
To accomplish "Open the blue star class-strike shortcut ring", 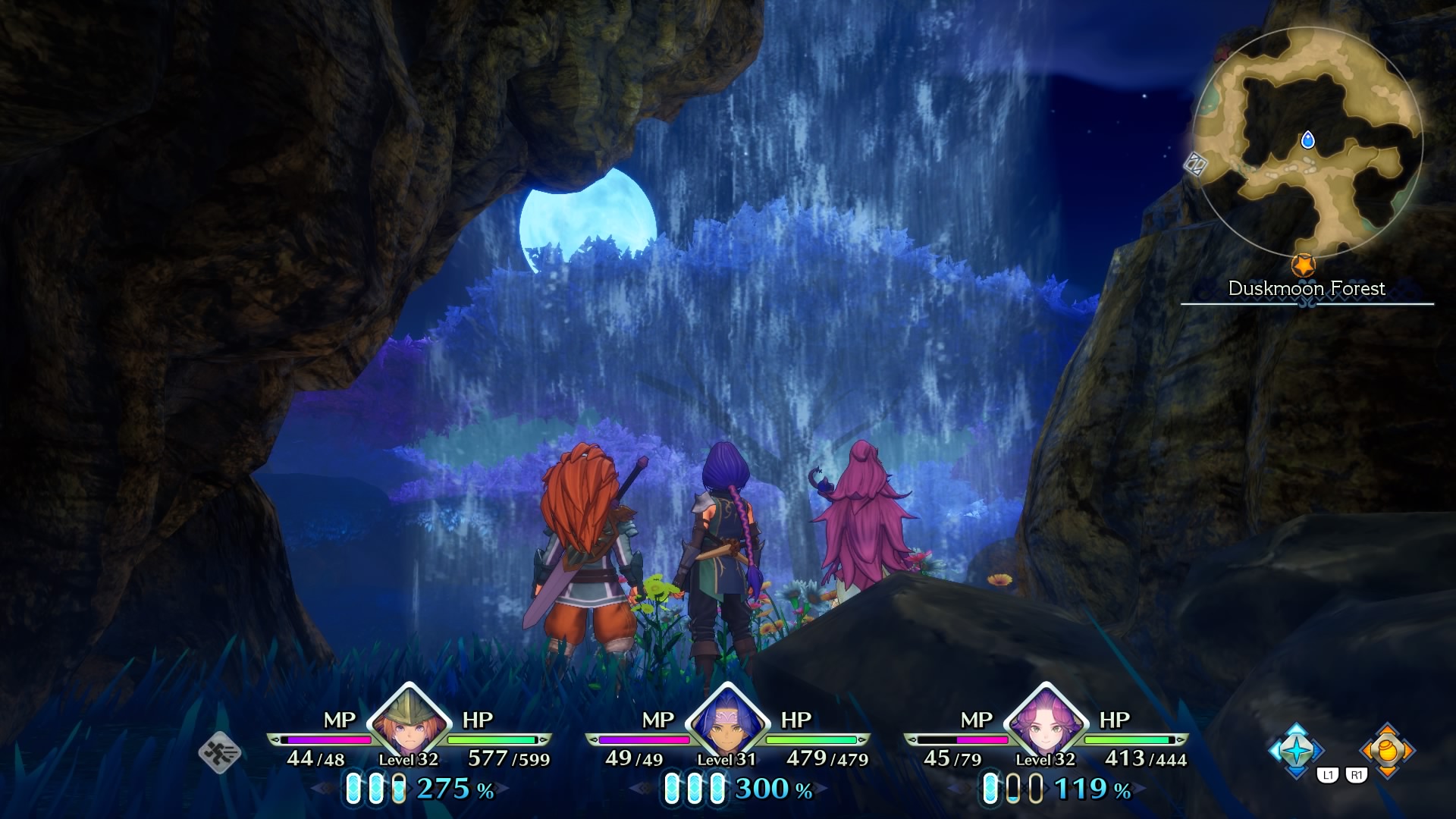I will tap(1296, 750).
